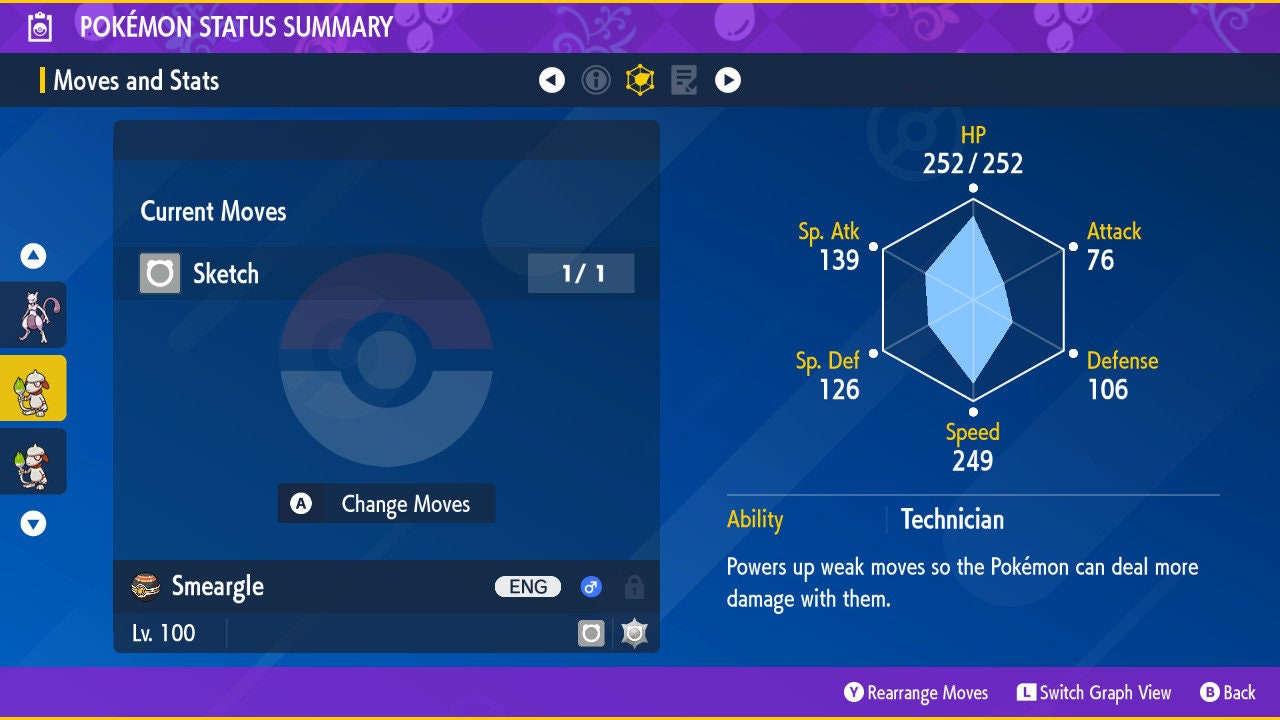Image resolution: width=1280 pixels, height=720 pixels.
Task: Go Back from status summary
Action: click(1228, 693)
